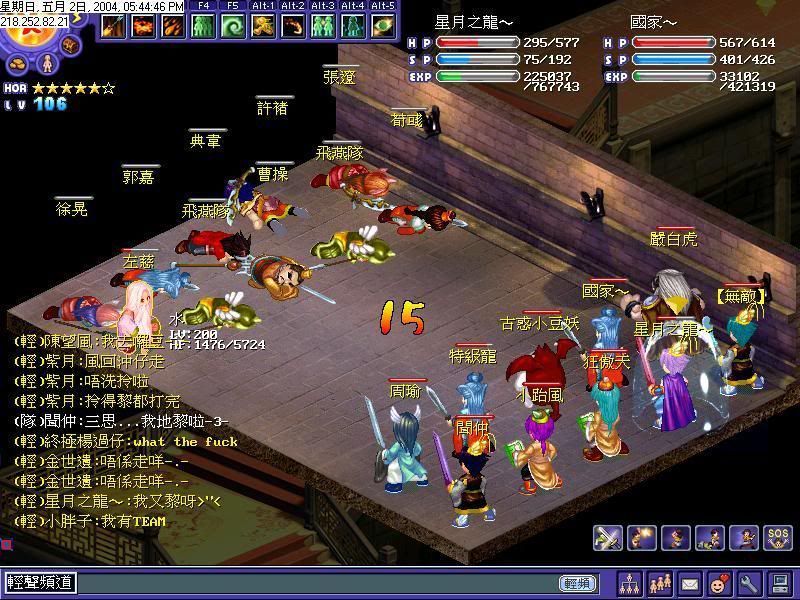Open the computer system menu
The image size is (800, 600).
(779, 582)
